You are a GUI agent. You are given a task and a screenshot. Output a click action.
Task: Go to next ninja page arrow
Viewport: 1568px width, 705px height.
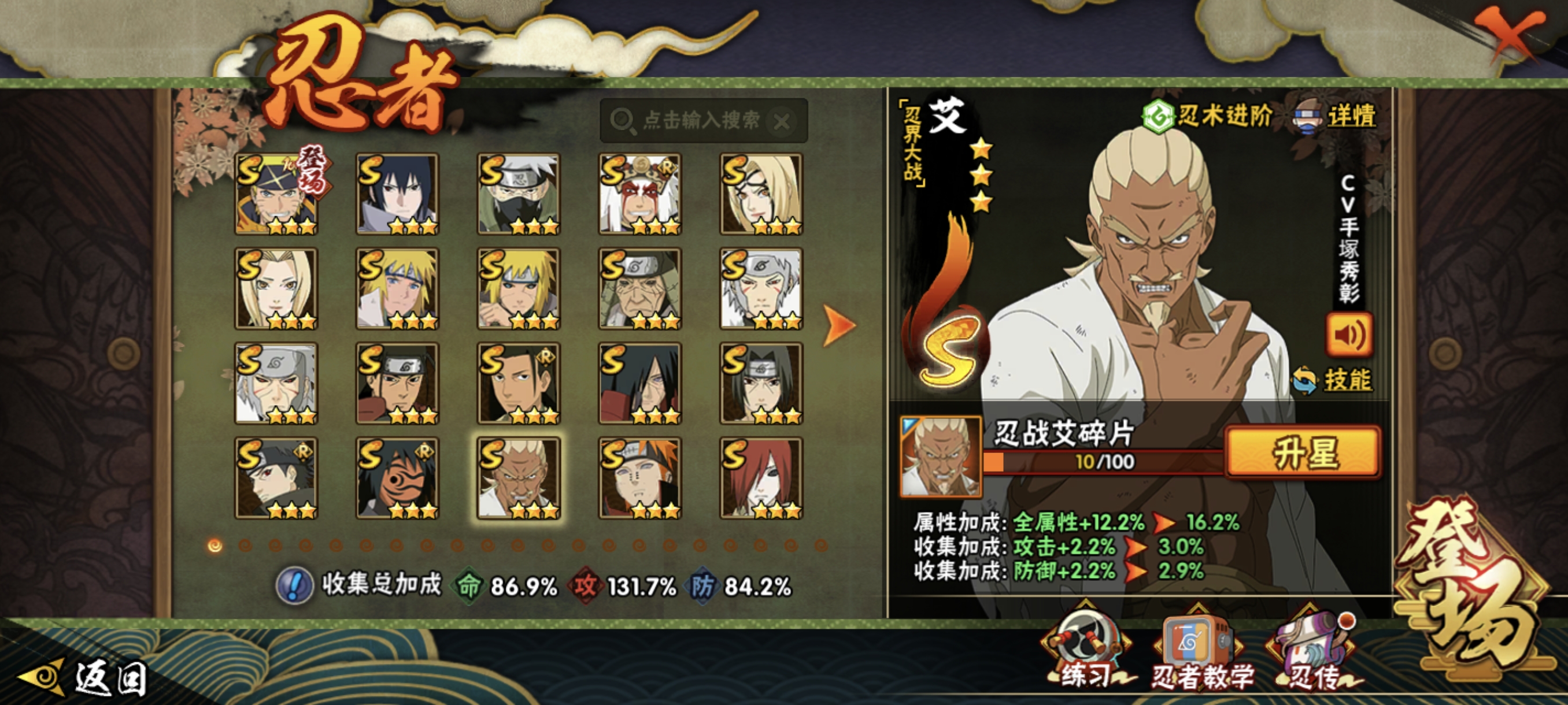click(839, 325)
